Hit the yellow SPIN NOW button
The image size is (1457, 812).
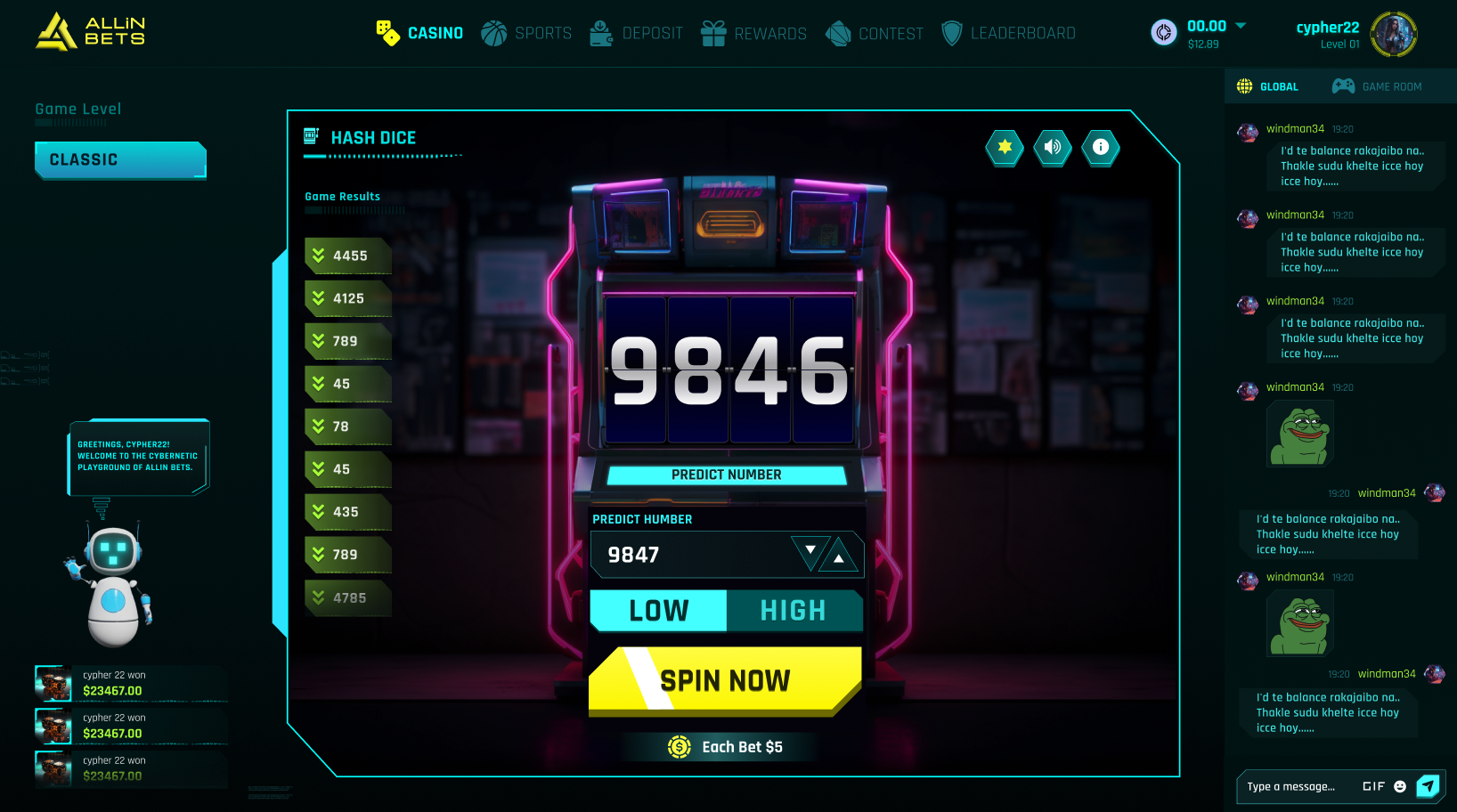point(725,681)
